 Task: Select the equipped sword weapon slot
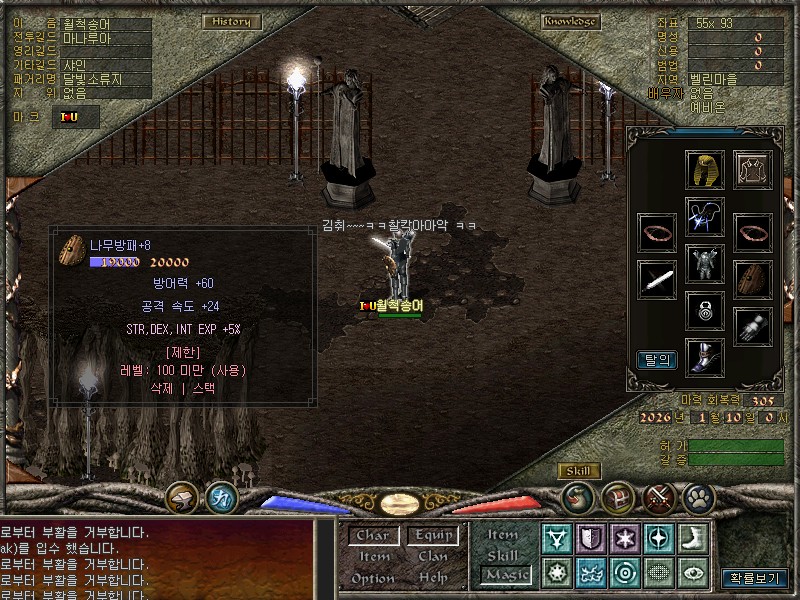point(657,279)
